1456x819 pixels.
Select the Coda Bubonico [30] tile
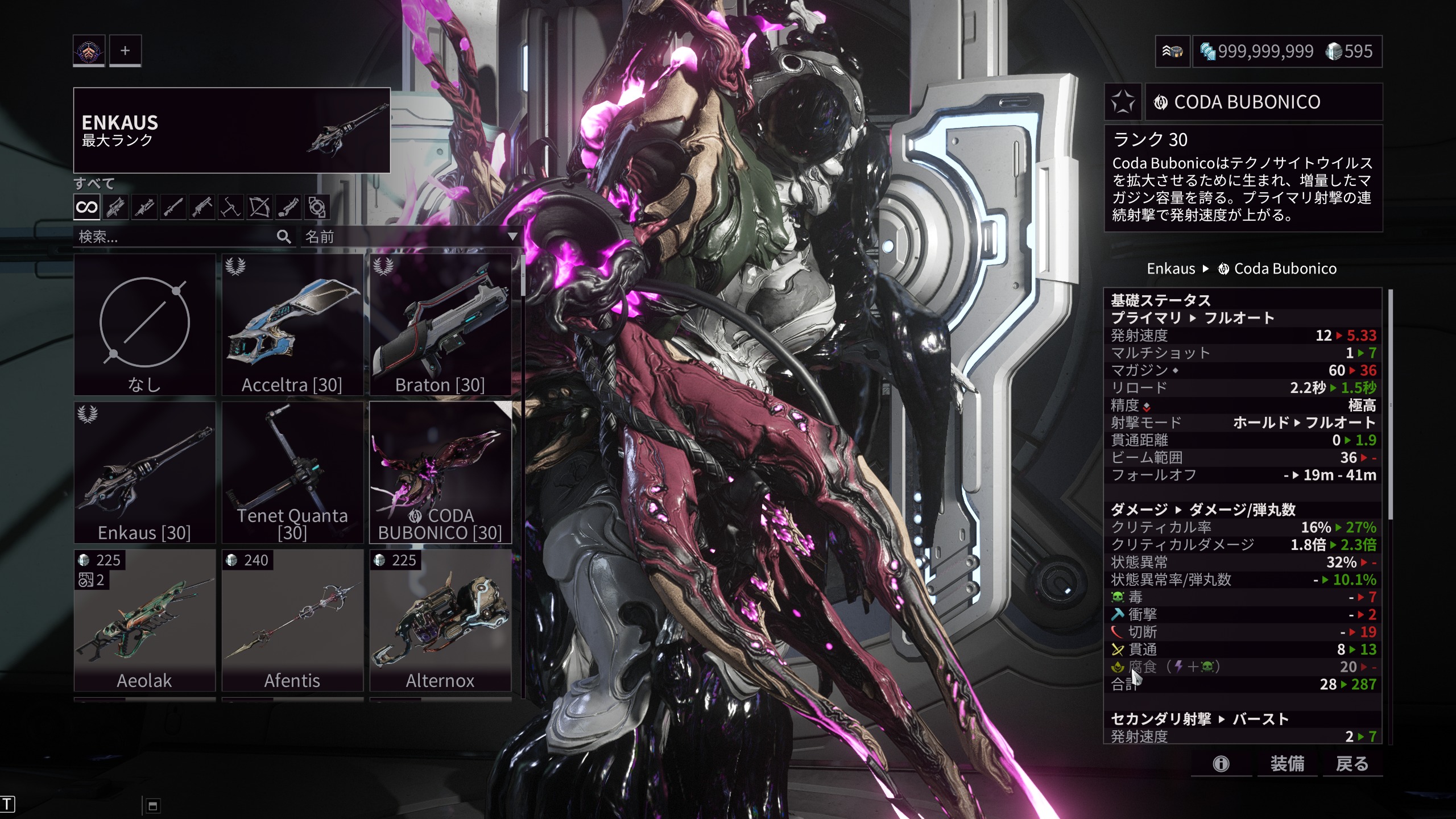(440, 473)
